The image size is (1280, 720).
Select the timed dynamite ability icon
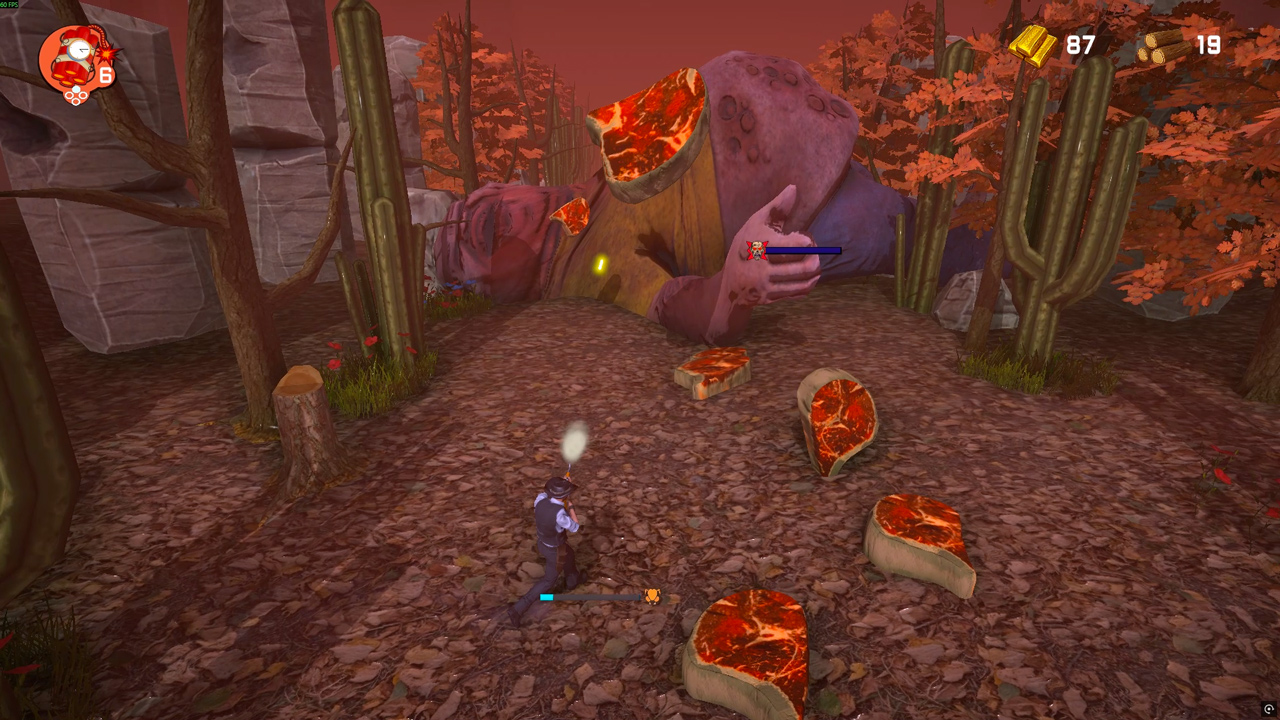coord(75,55)
